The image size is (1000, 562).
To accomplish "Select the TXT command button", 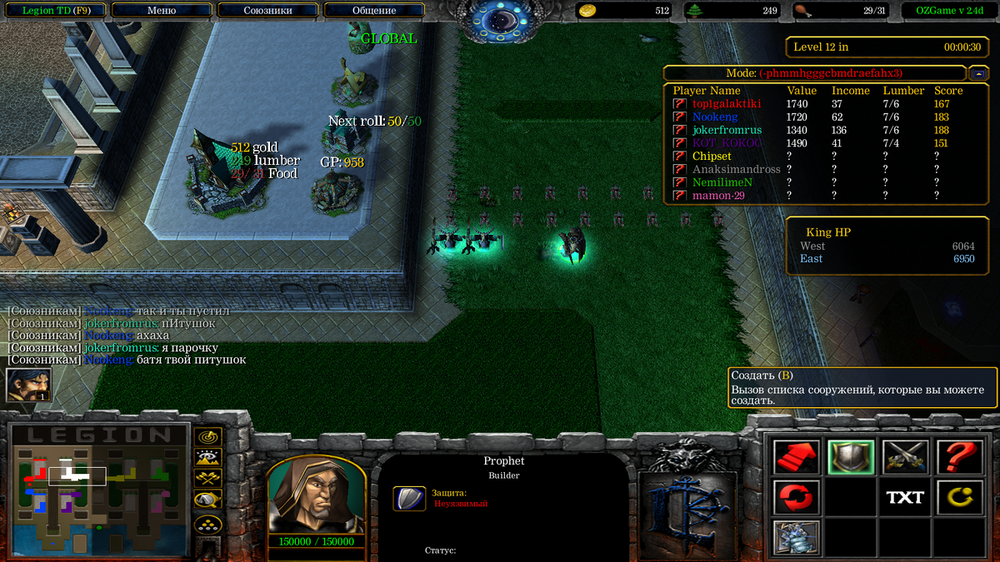I will coord(904,497).
